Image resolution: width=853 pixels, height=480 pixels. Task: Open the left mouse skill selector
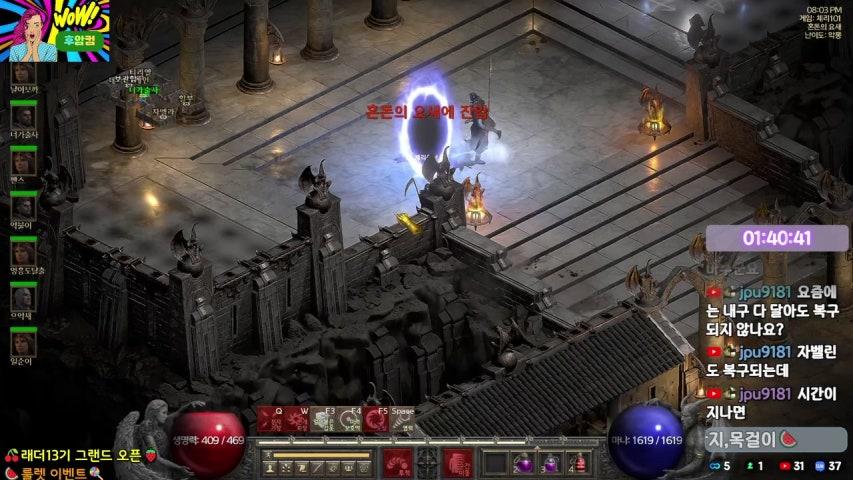click(397, 463)
